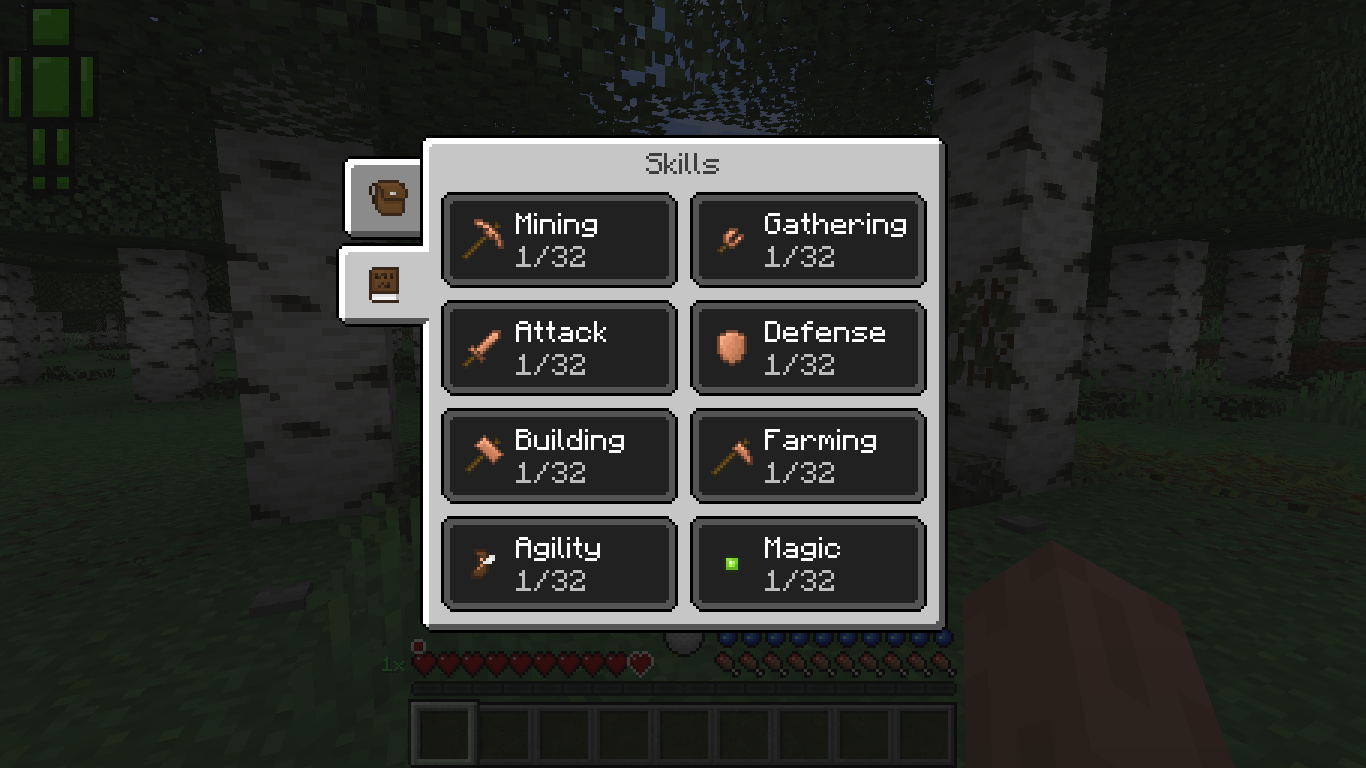Click the Defense skill button
Screen dimensions: 1366x768
pos(808,346)
